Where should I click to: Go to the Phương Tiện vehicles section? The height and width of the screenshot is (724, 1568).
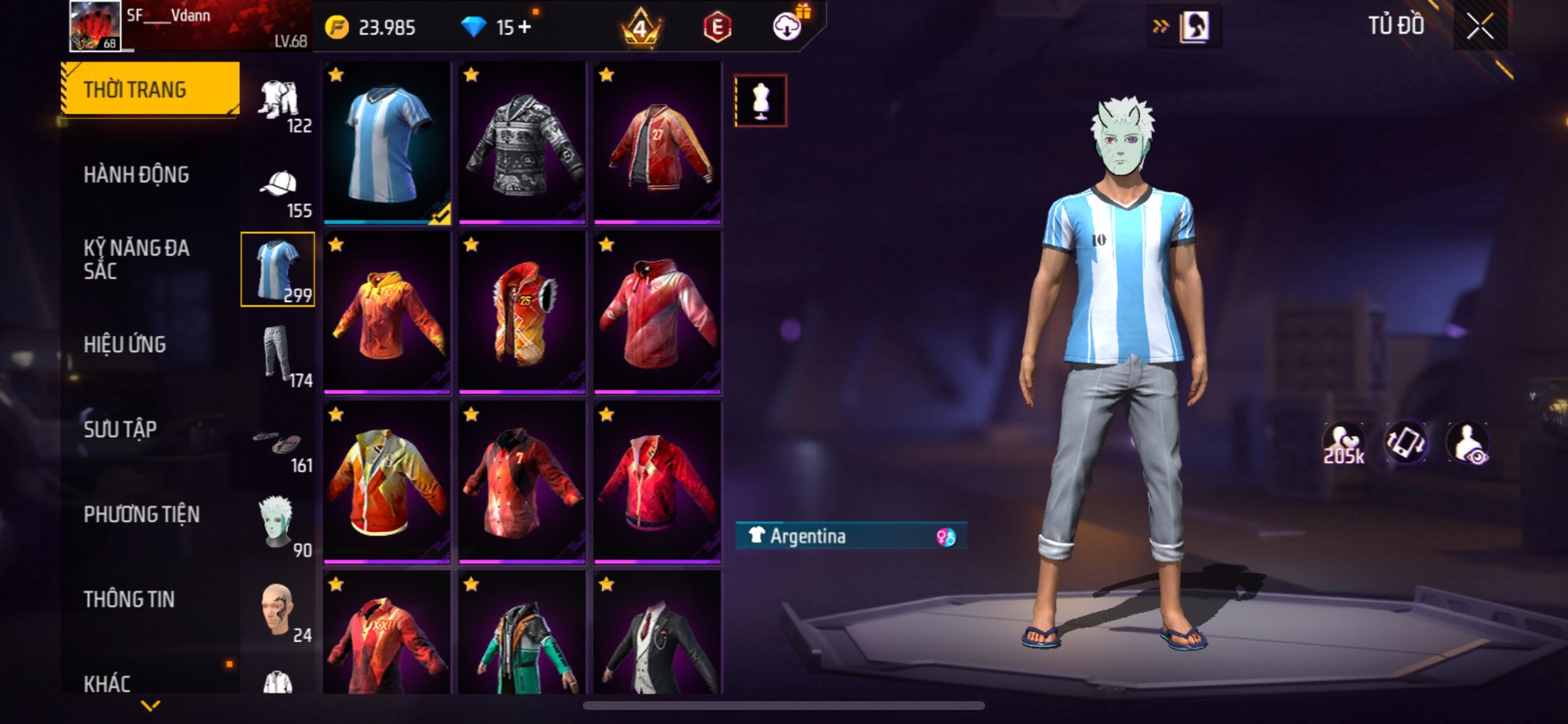142,514
